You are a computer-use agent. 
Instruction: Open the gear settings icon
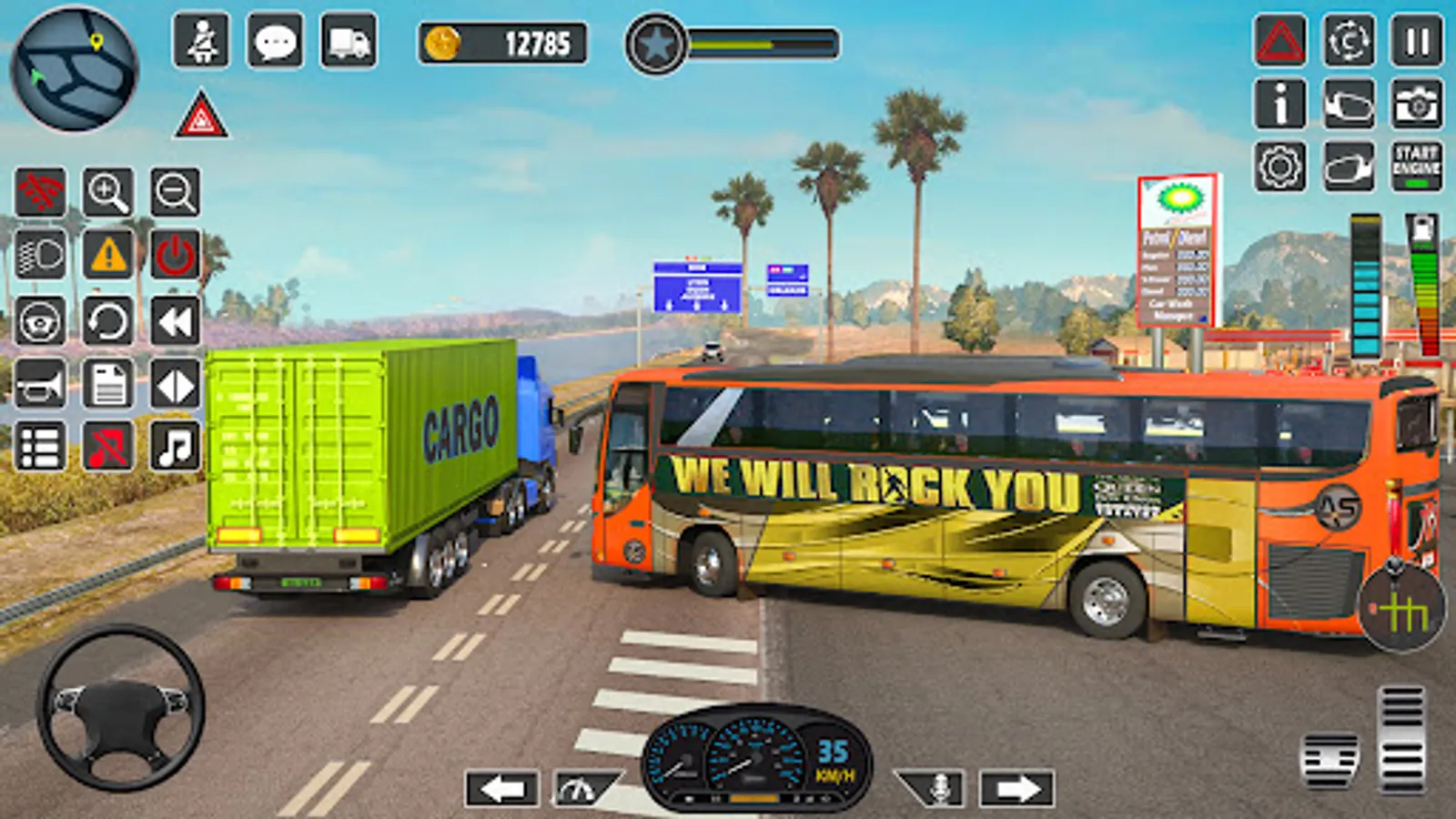pos(1279,167)
